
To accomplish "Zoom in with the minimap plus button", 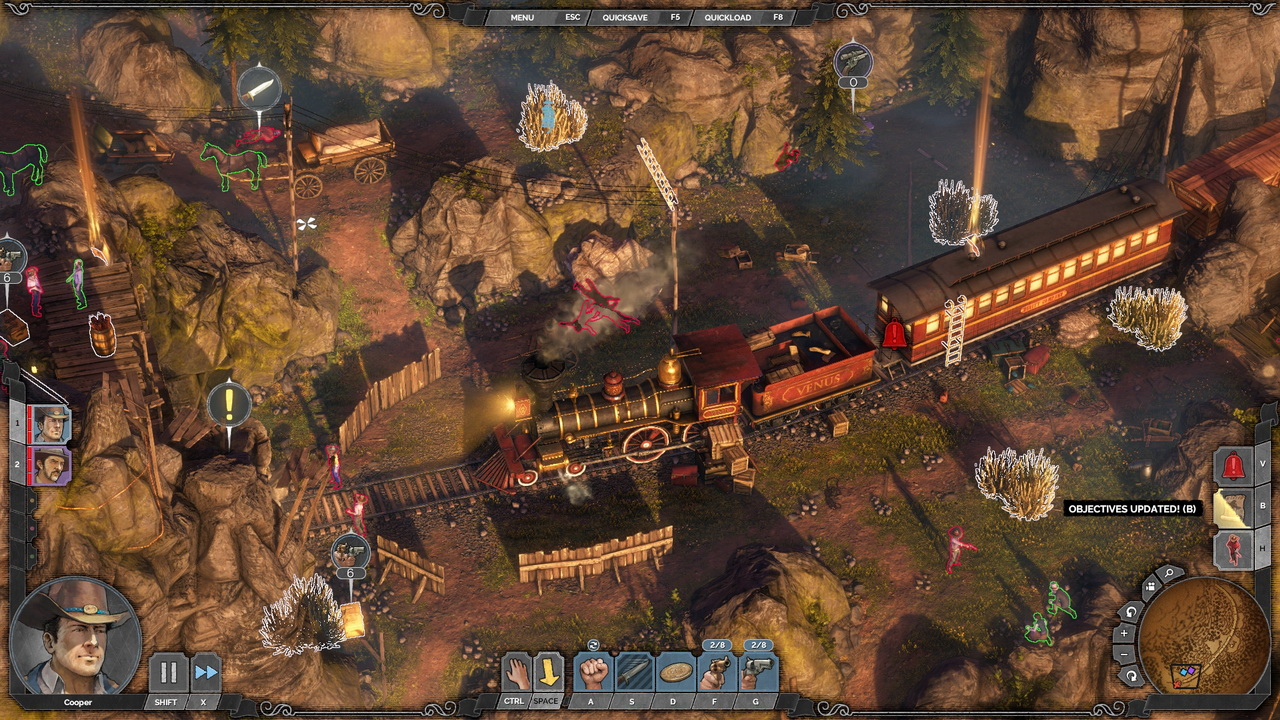I will (x=1124, y=633).
